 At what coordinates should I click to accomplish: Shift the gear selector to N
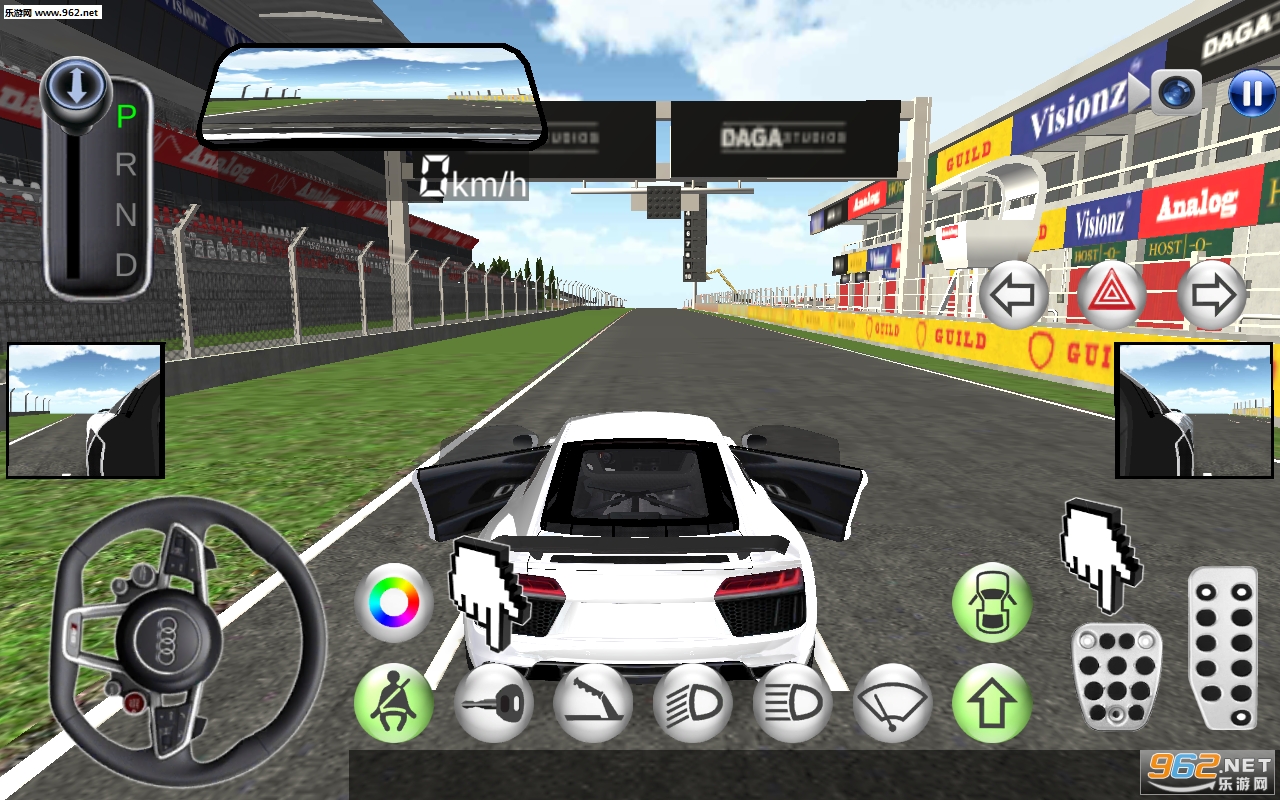click(126, 215)
